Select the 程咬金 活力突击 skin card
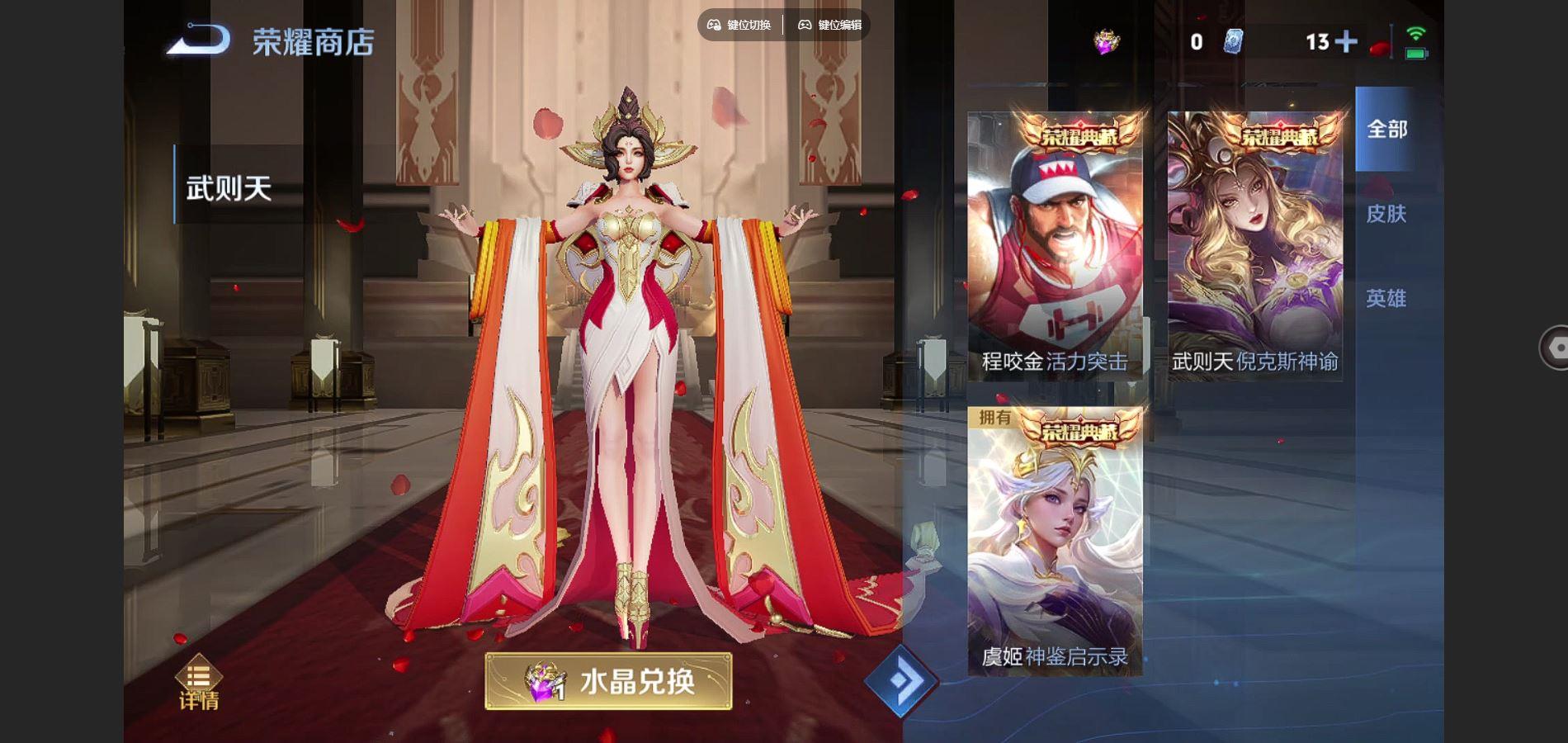1568x743 pixels. point(1055,245)
